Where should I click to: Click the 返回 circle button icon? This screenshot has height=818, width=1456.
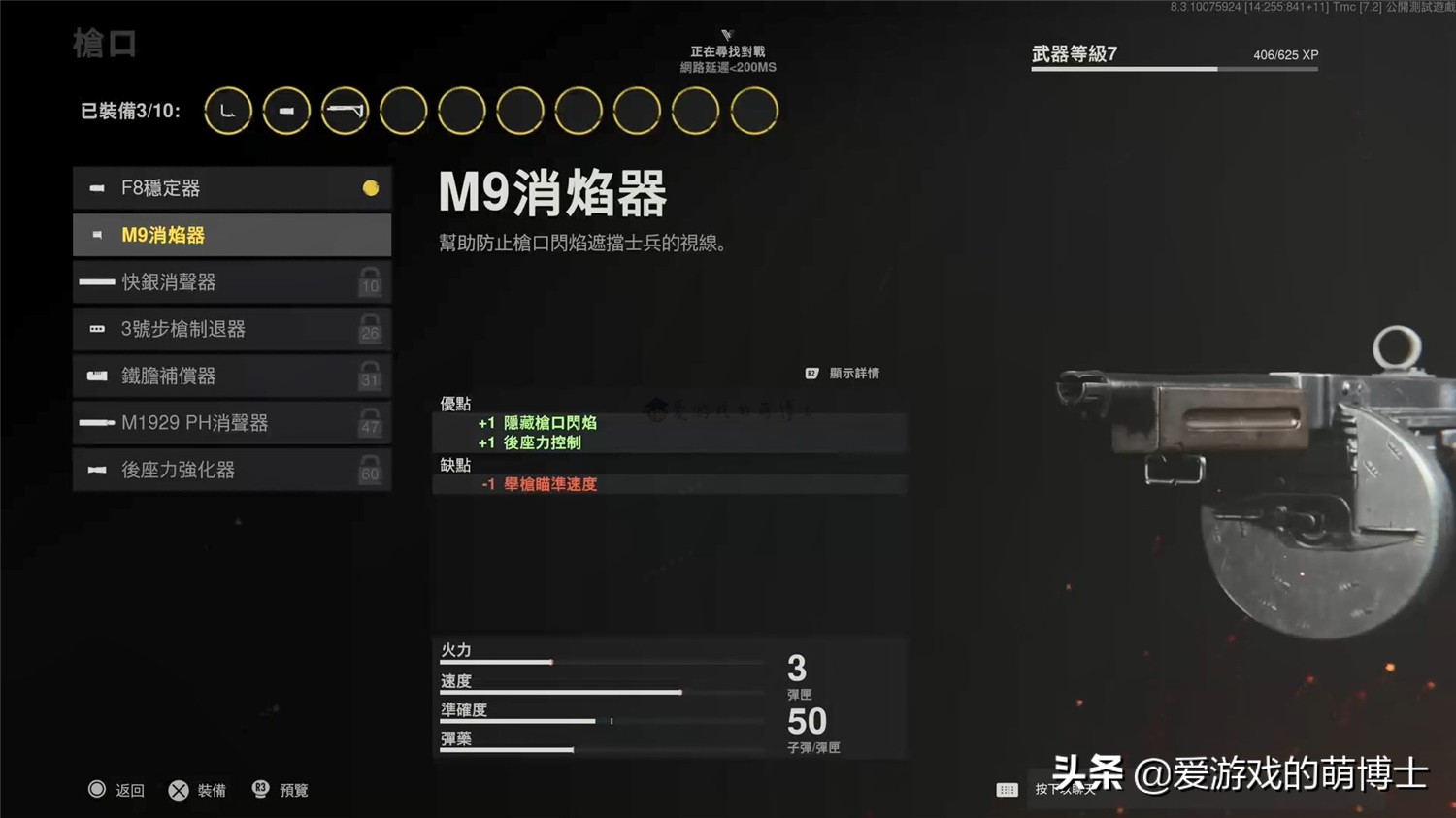coord(98,790)
